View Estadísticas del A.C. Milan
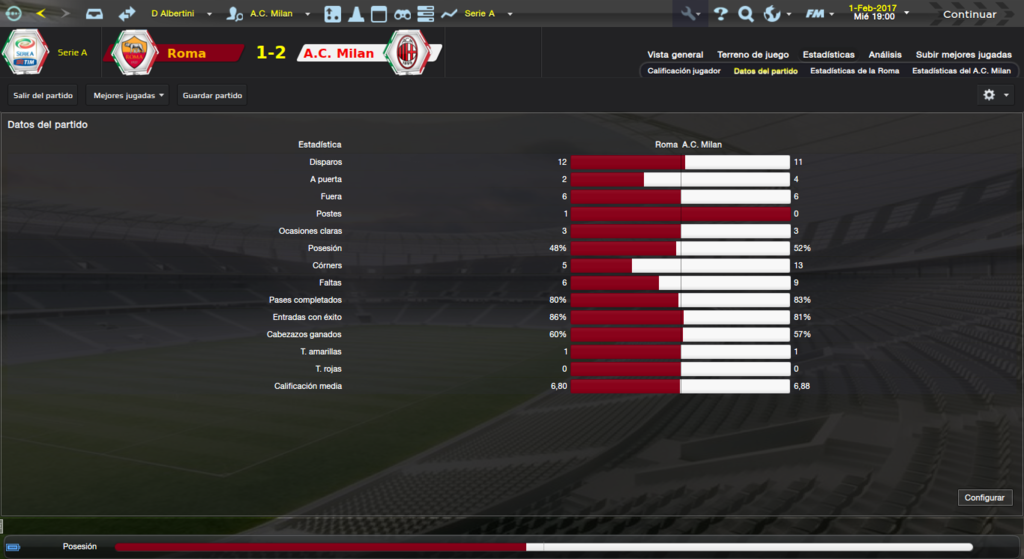The image size is (1024, 559). (x=961, y=71)
